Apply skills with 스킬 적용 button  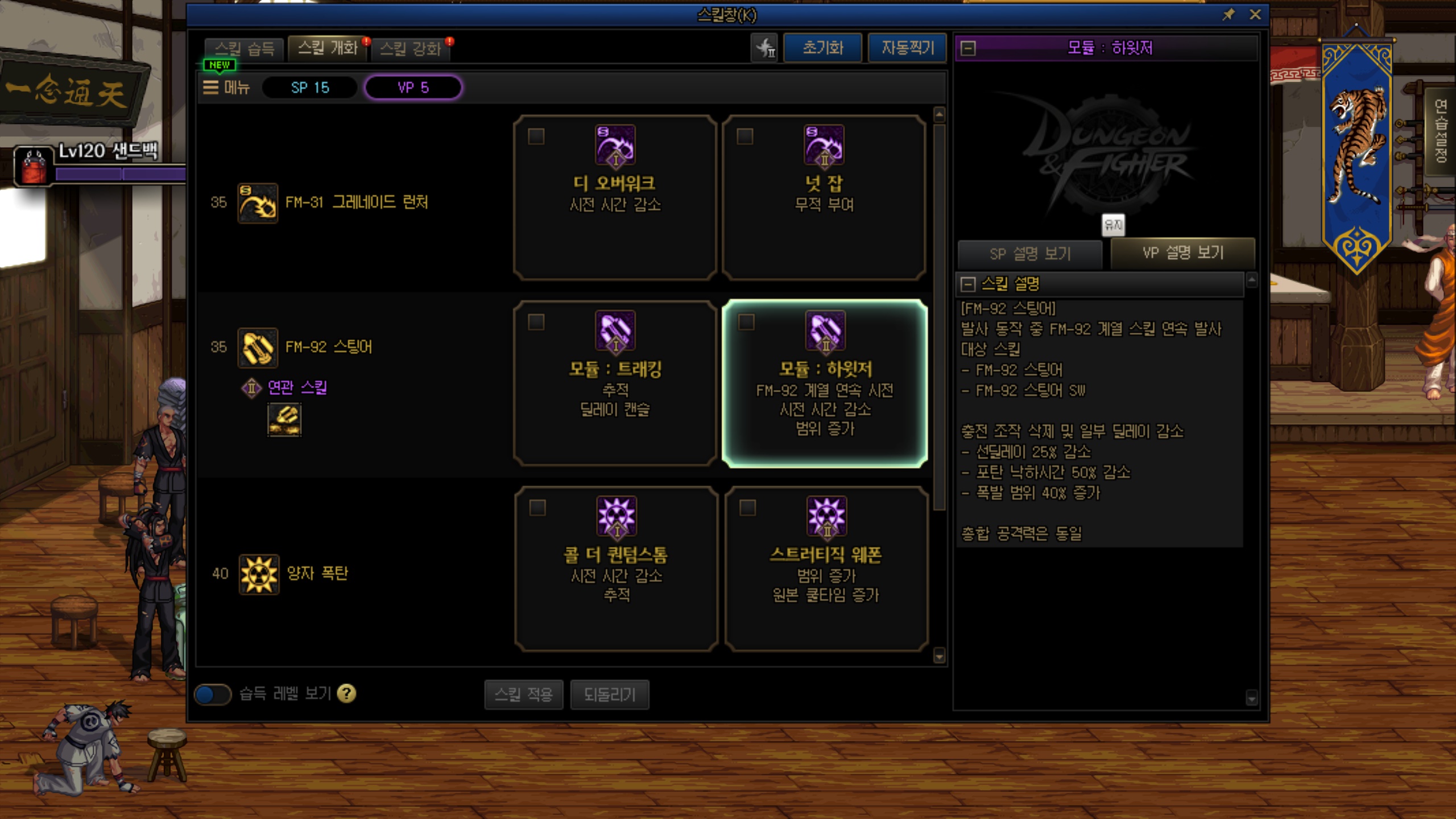523,694
